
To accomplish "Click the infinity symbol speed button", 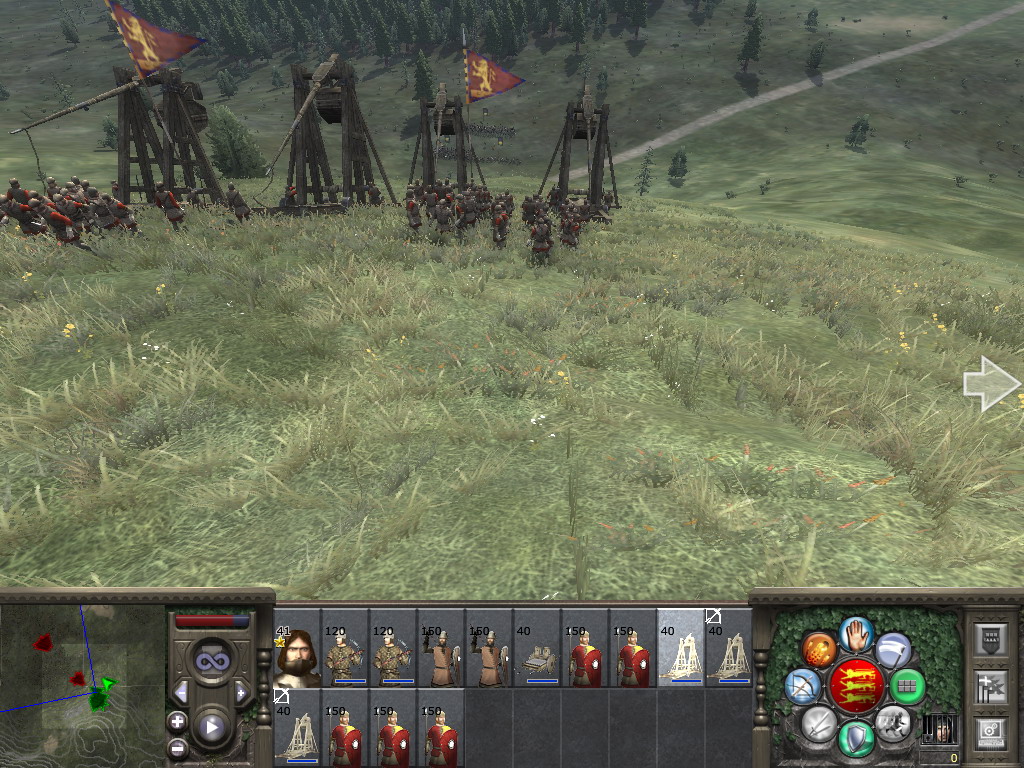I will [x=211, y=659].
